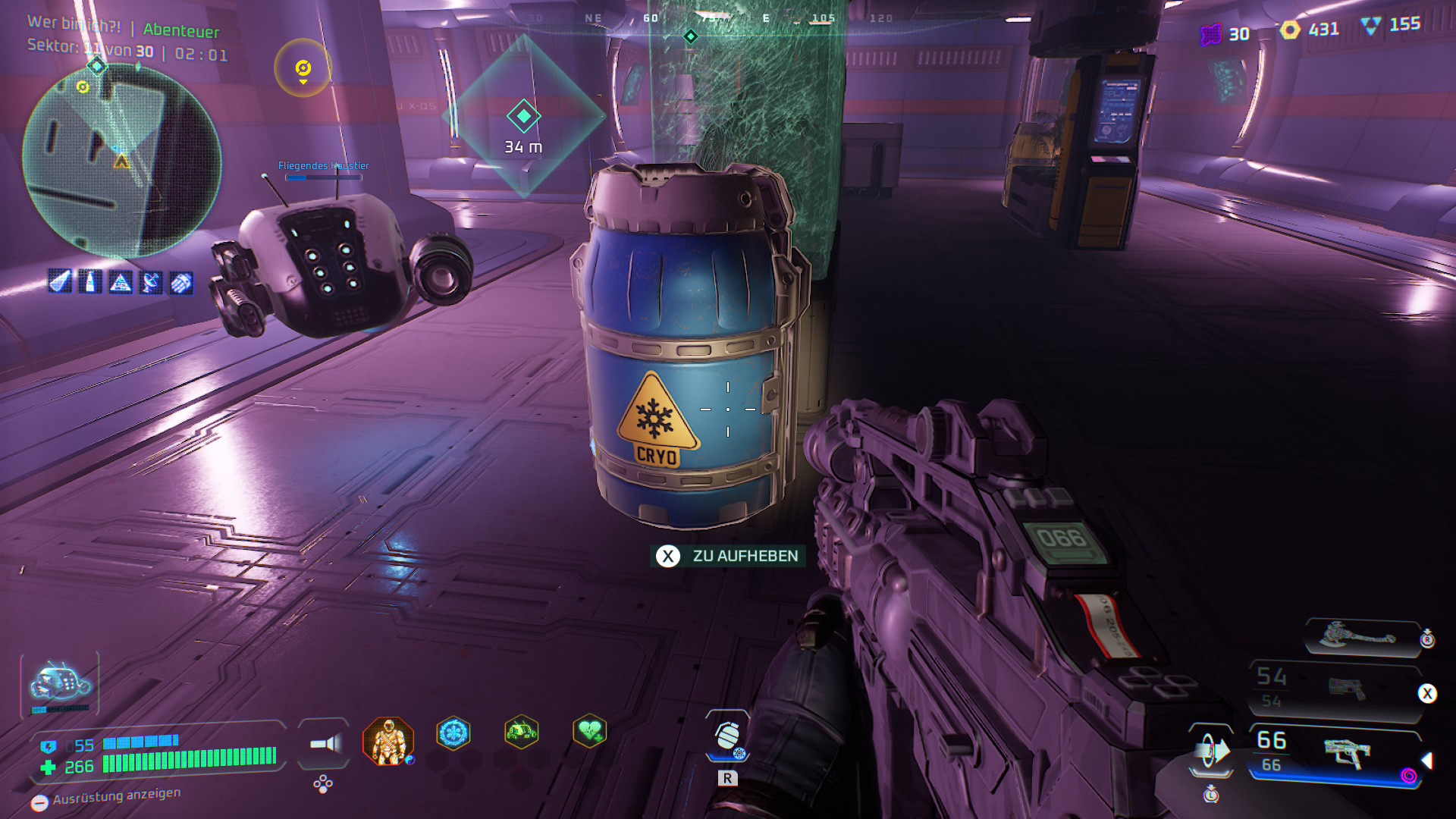The height and width of the screenshot is (819, 1456).
Task: Activate the green heart healing ability
Action: [589, 732]
